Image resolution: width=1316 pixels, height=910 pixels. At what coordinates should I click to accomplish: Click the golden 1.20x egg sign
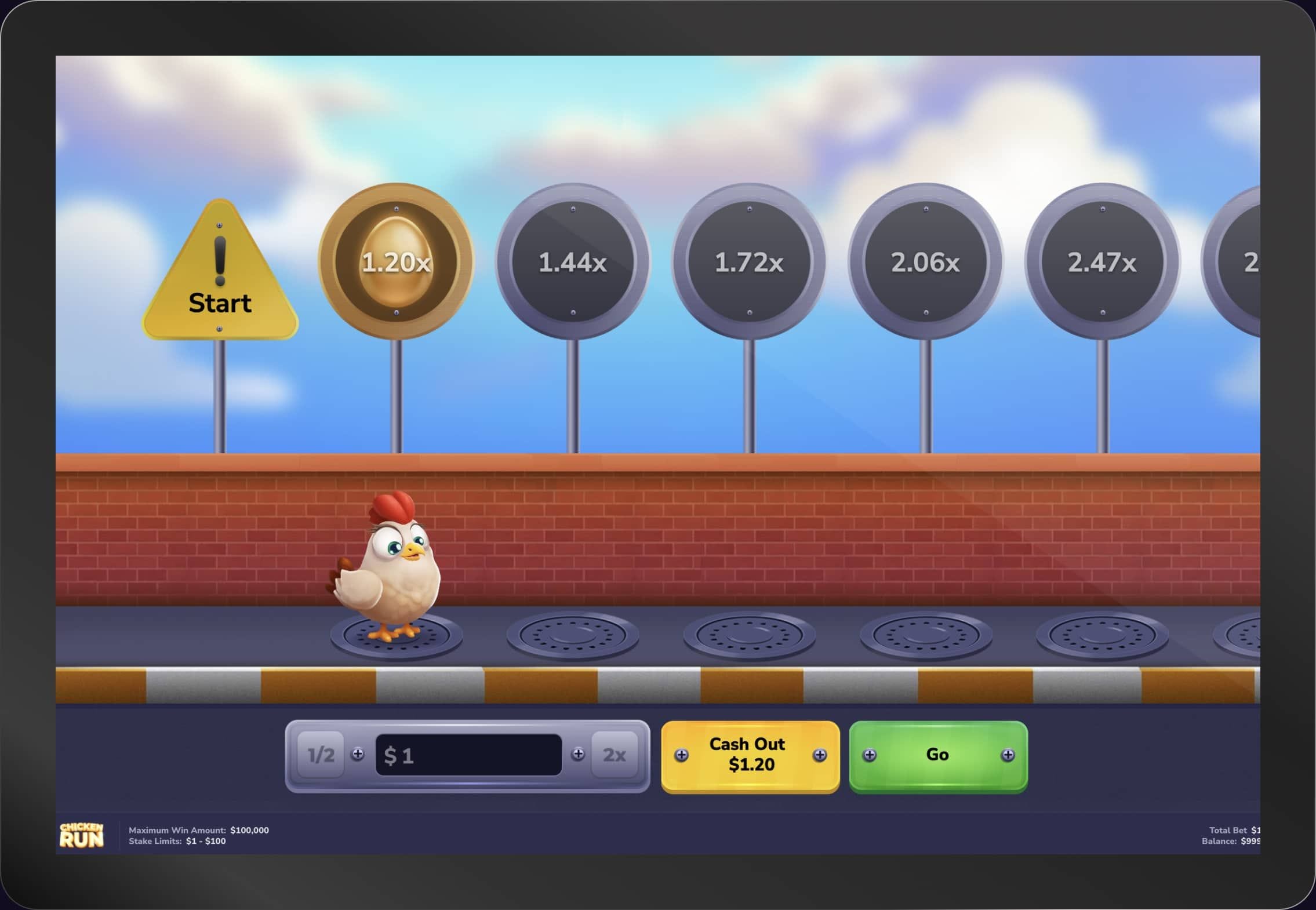(x=396, y=263)
